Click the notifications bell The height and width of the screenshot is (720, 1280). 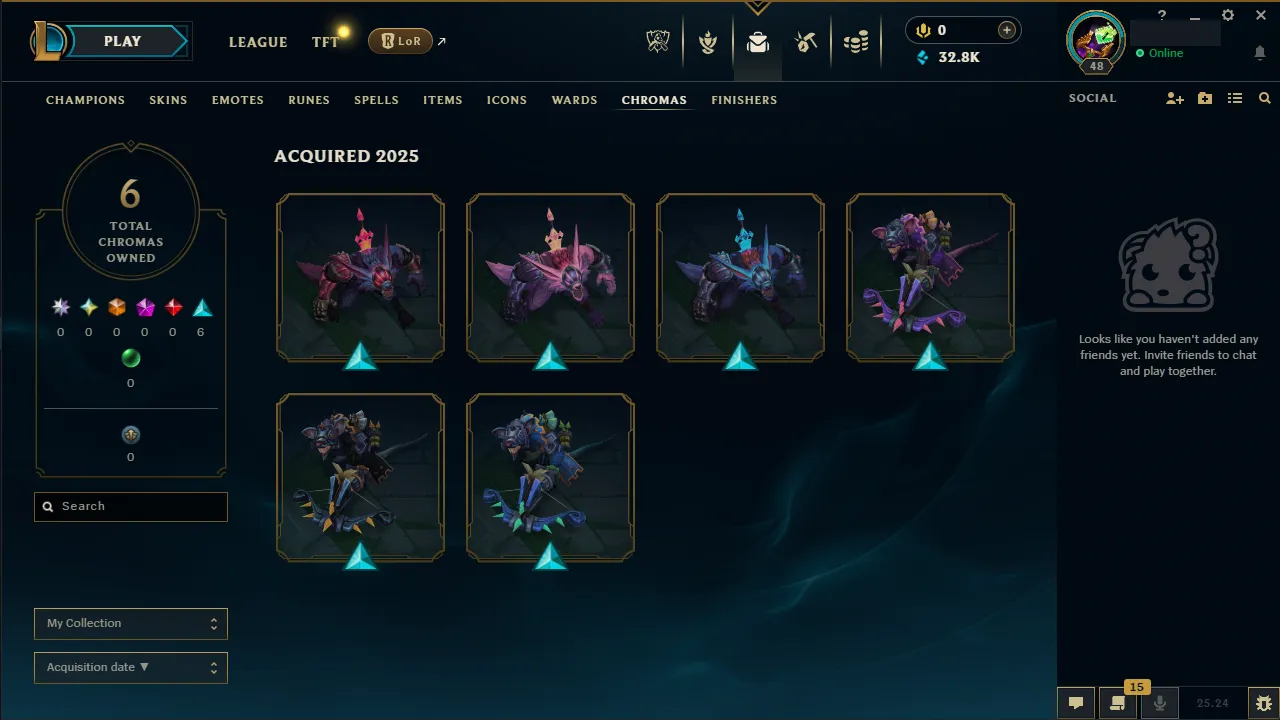[x=1260, y=52]
